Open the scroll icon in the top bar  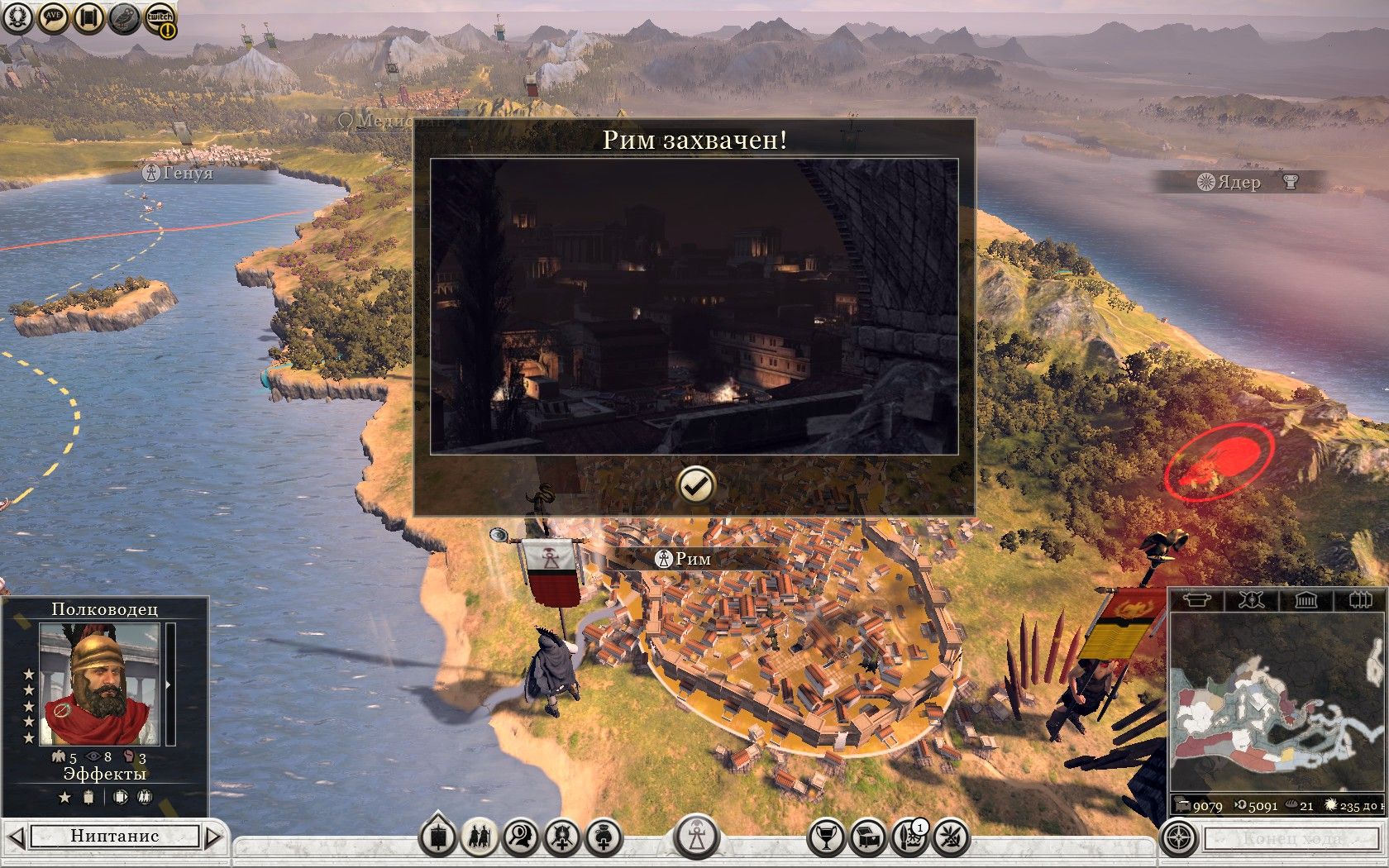tap(88, 17)
